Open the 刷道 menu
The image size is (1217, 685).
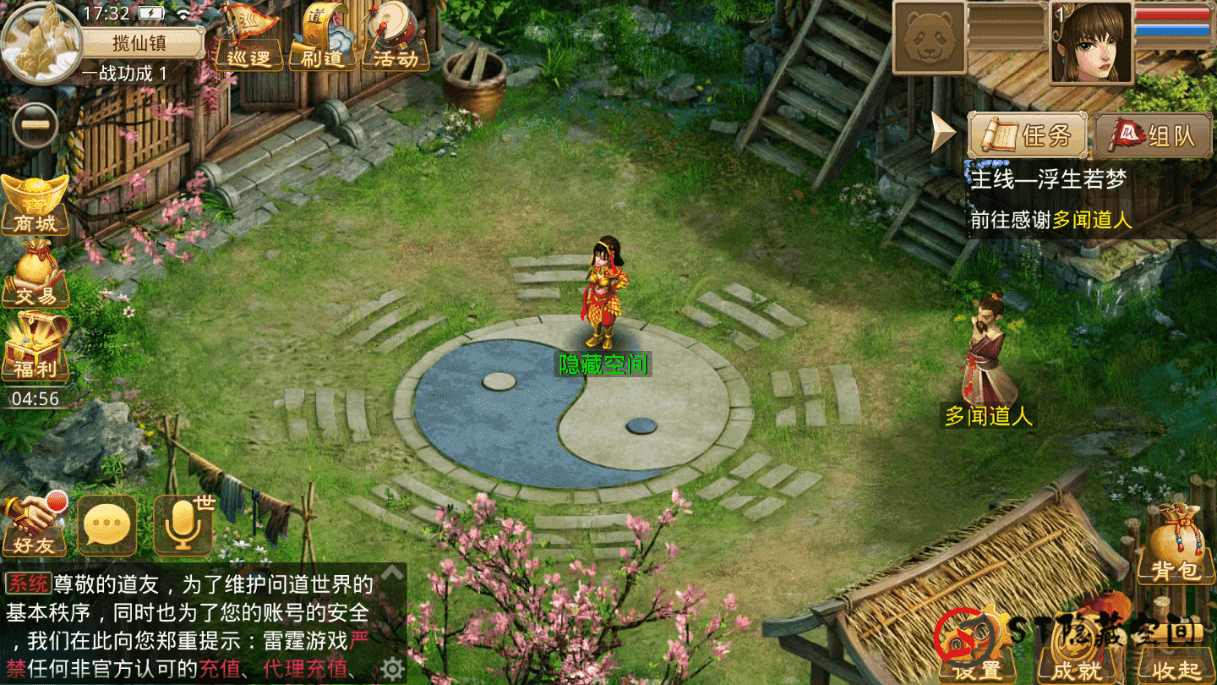coord(321,38)
